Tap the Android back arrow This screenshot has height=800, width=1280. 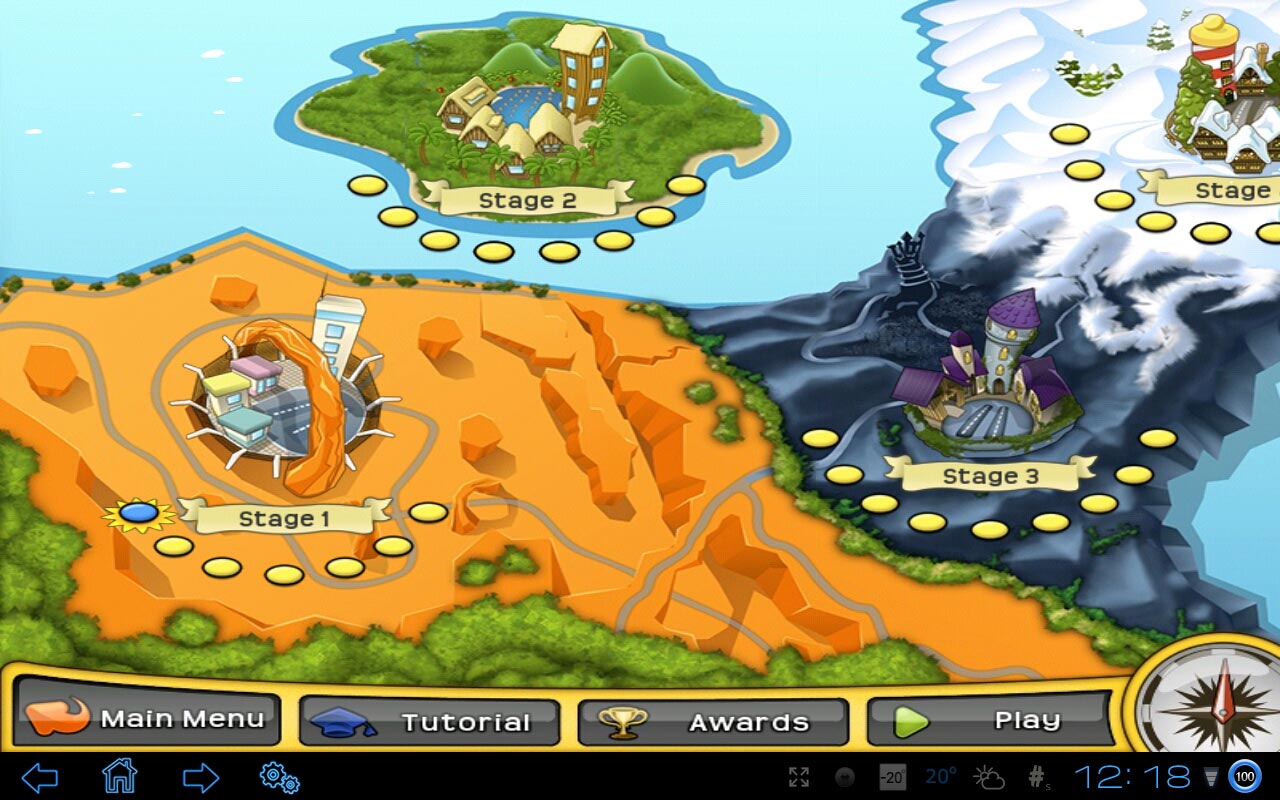tap(40, 777)
